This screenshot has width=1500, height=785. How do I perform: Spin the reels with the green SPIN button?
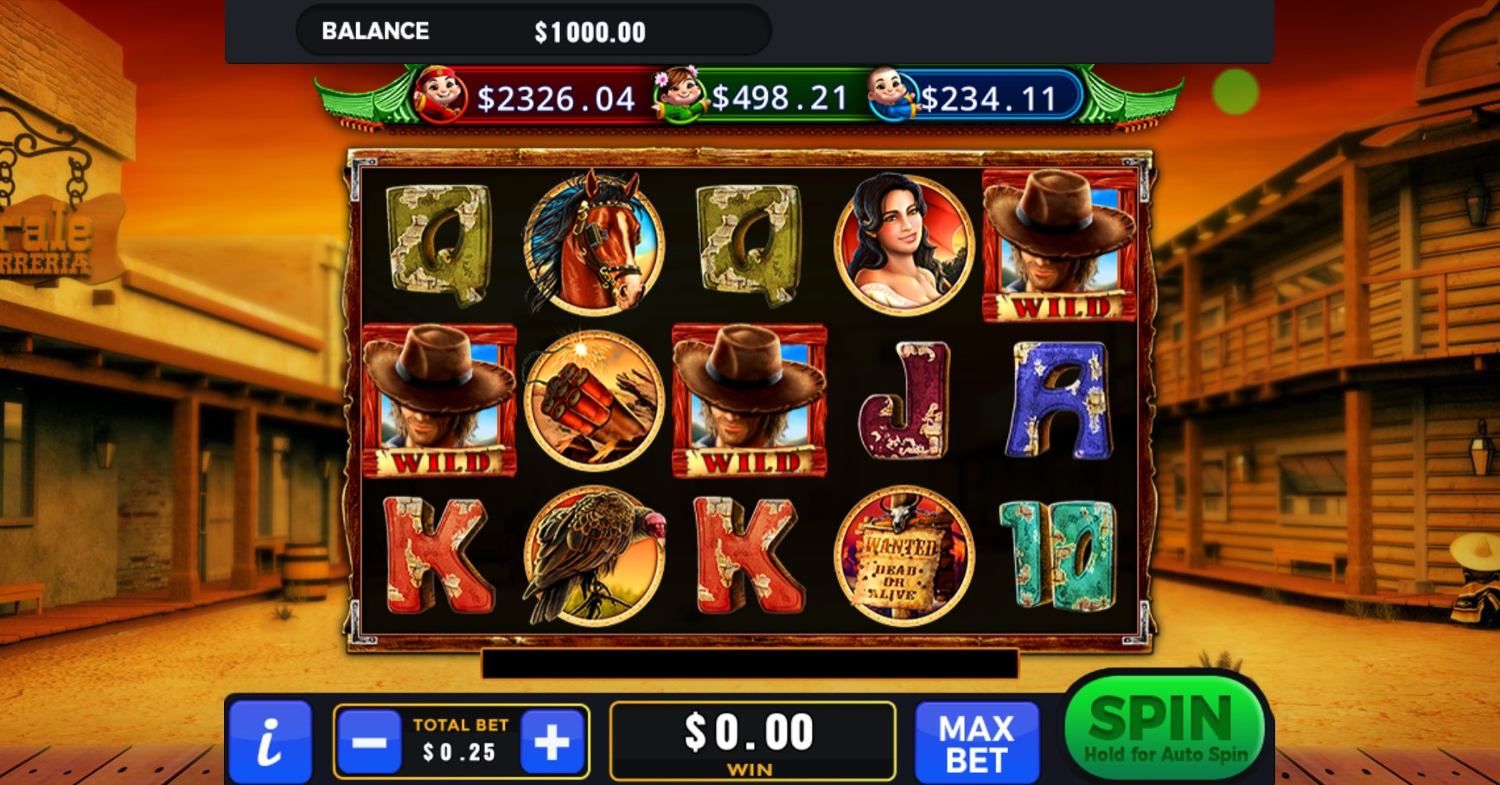pos(1165,727)
